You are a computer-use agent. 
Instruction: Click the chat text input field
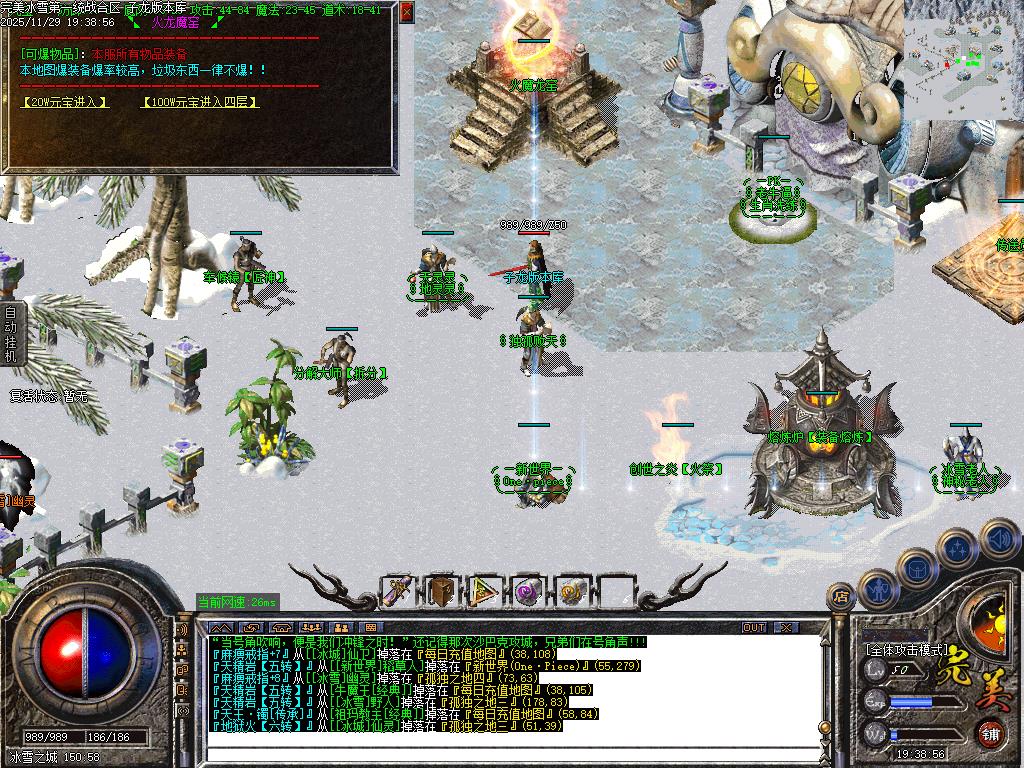coord(500,756)
